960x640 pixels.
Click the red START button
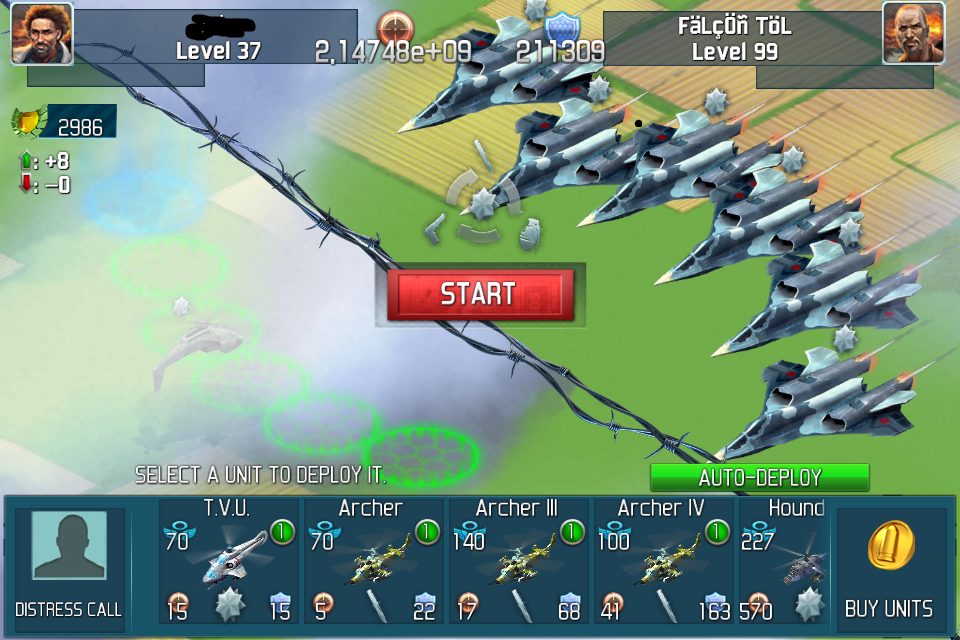pyautogui.click(x=480, y=294)
